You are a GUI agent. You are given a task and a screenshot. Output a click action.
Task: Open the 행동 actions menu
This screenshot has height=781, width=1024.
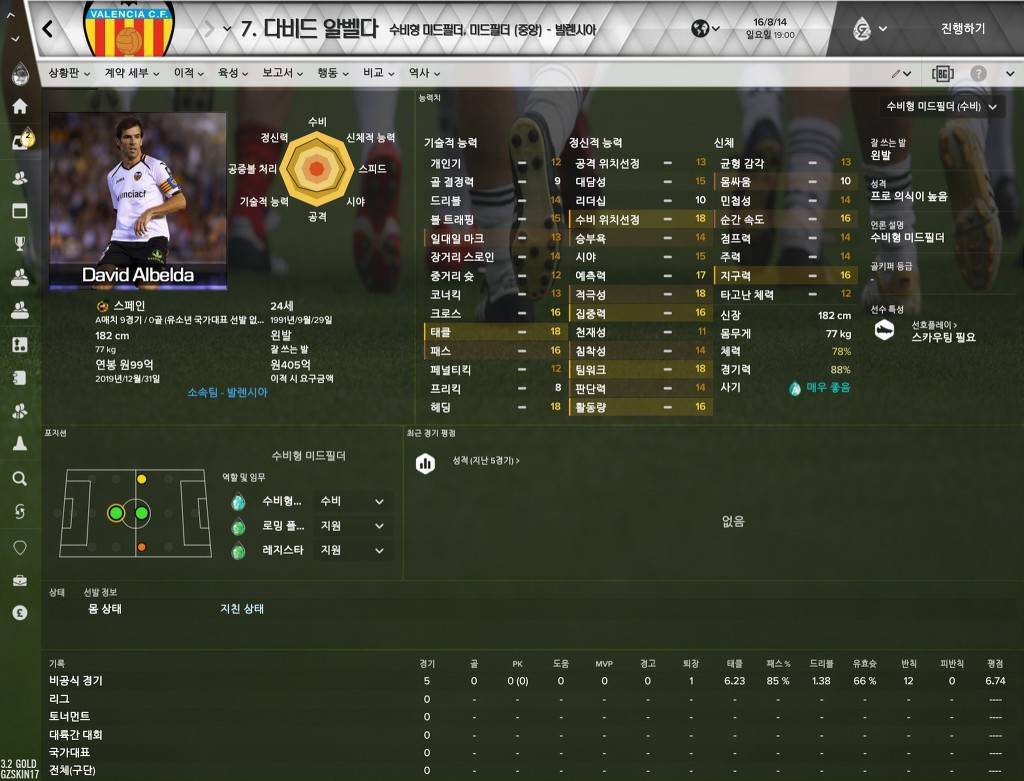tap(332, 73)
